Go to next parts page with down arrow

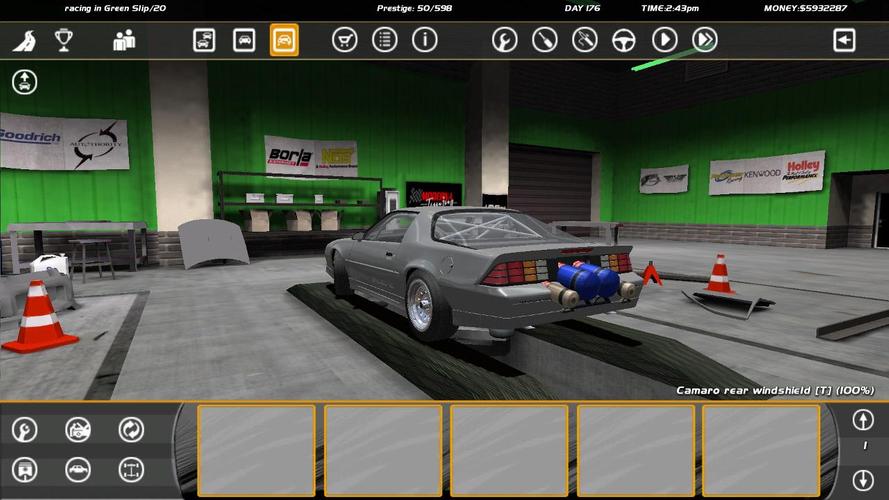[x=863, y=479]
